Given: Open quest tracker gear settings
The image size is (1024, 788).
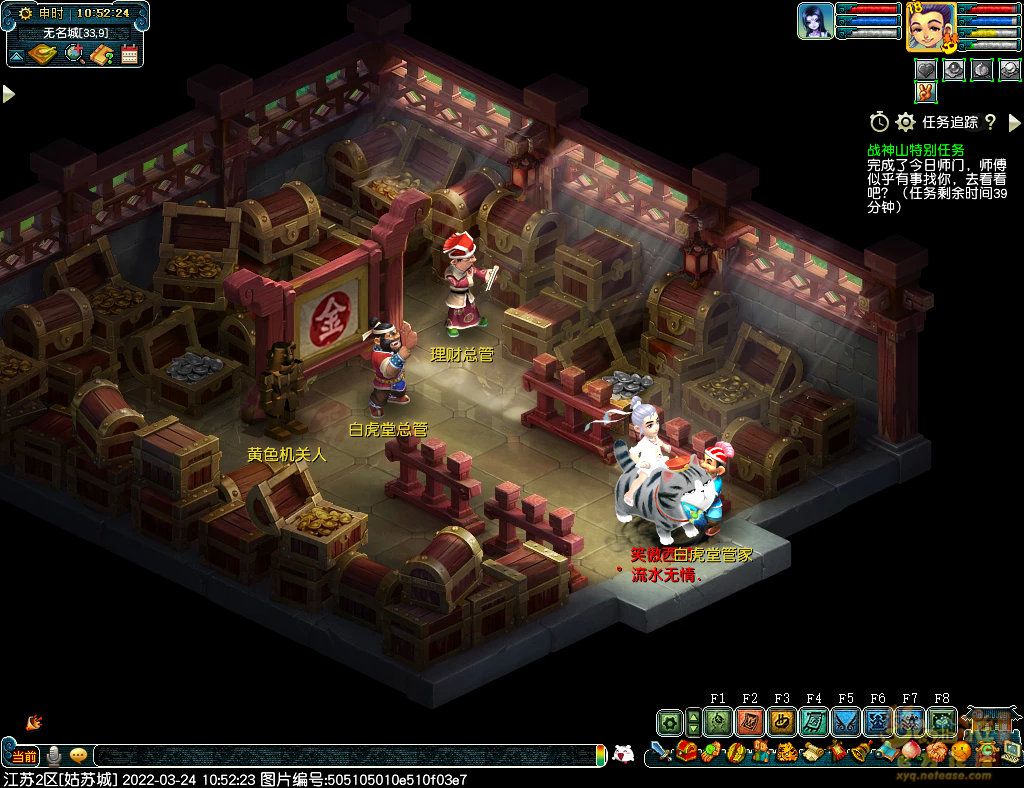Looking at the screenshot, I should pyautogui.click(x=905, y=122).
